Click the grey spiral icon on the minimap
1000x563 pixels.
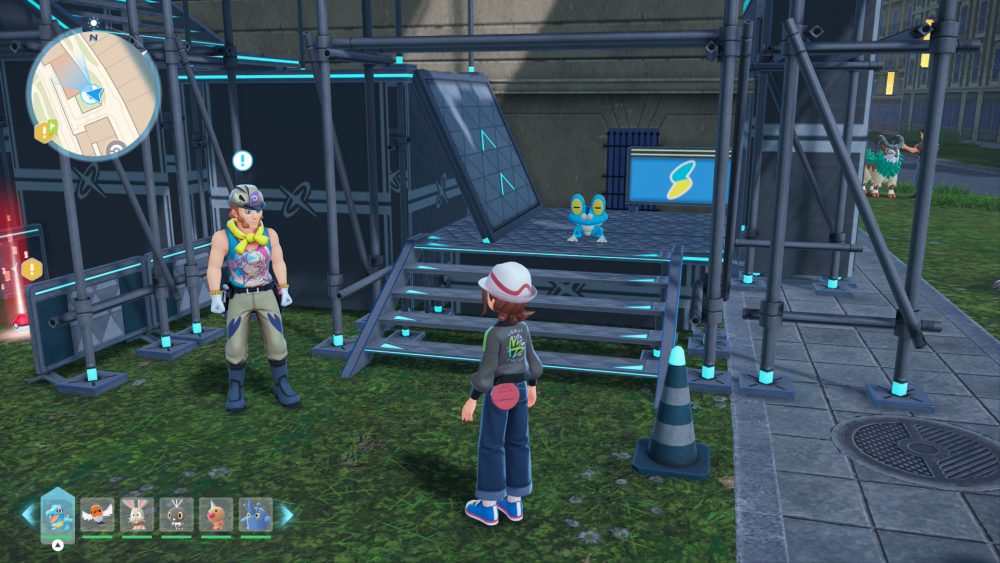pos(116,149)
